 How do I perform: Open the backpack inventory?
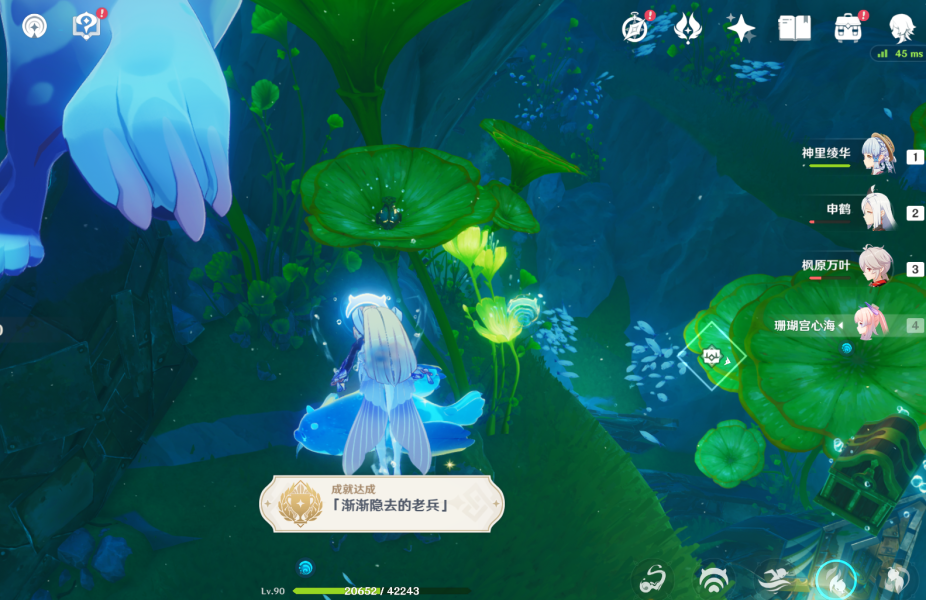click(848, 28)
